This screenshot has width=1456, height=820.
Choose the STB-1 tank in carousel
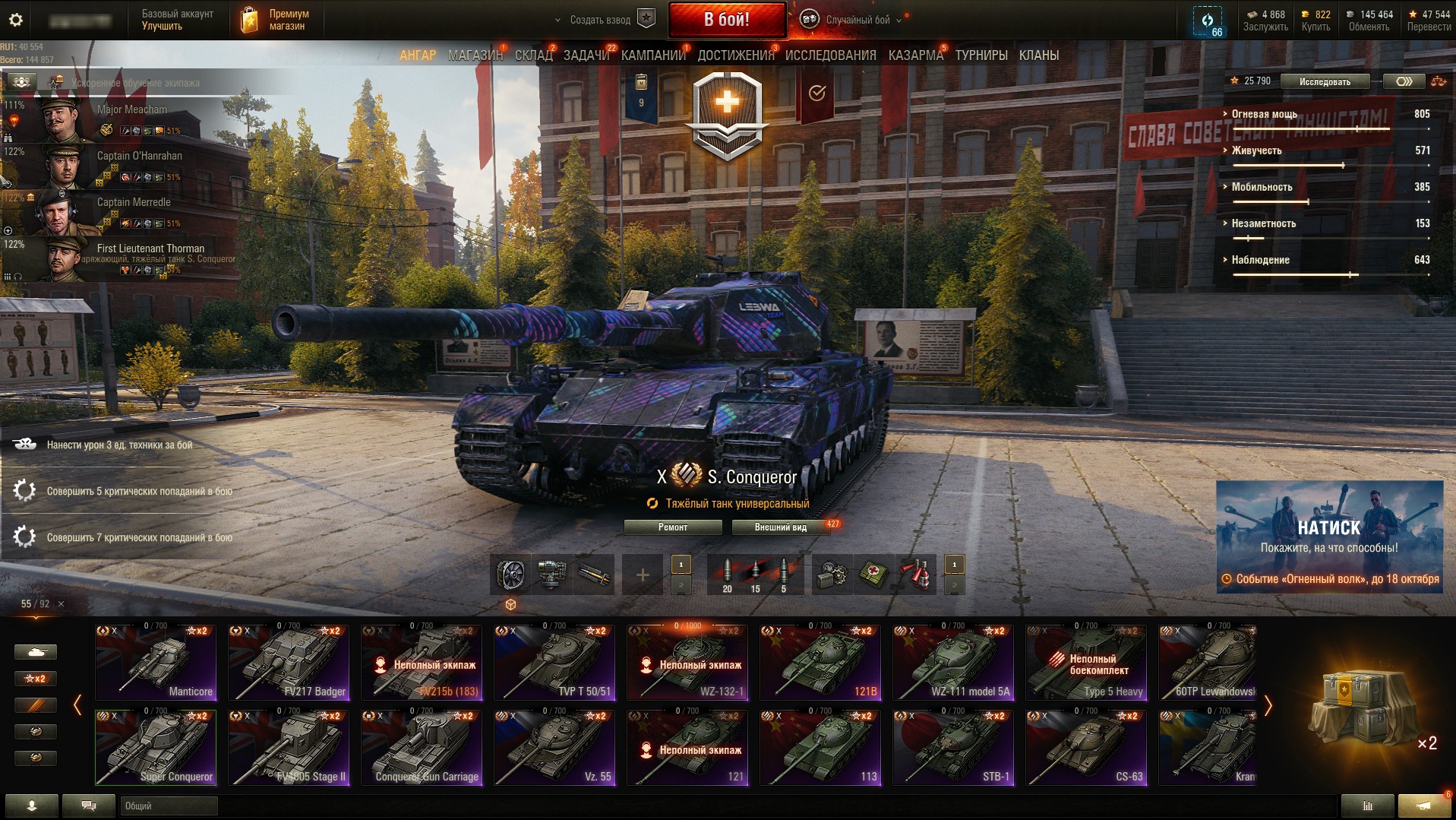[x=953, y=747]
